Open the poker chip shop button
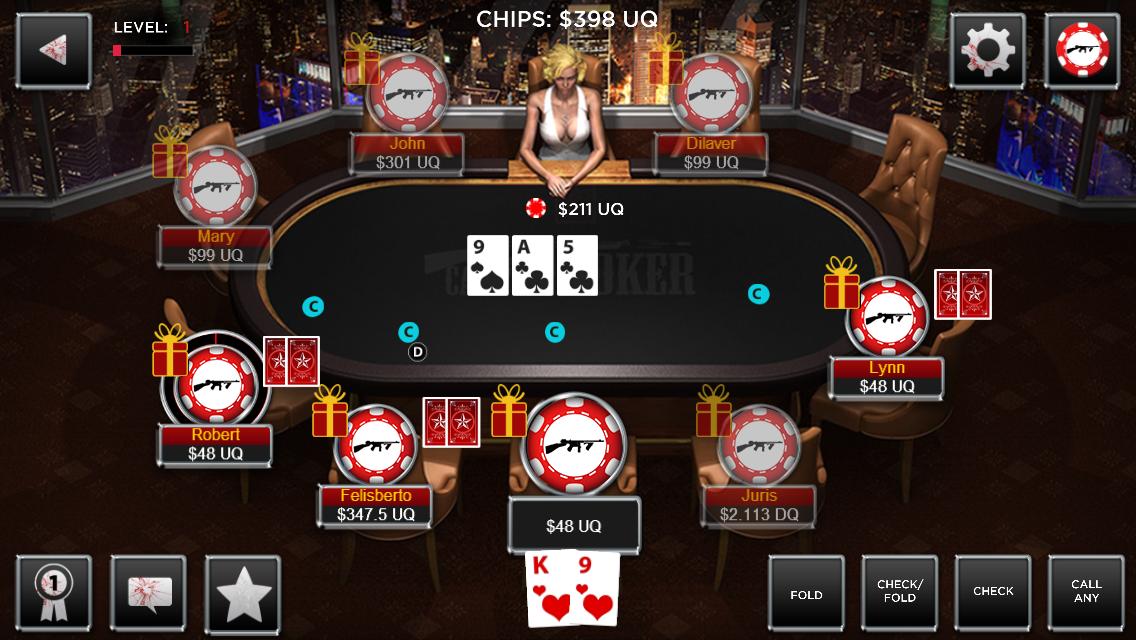This screenshot has width=1136, height=640. tap(1082, 50)
